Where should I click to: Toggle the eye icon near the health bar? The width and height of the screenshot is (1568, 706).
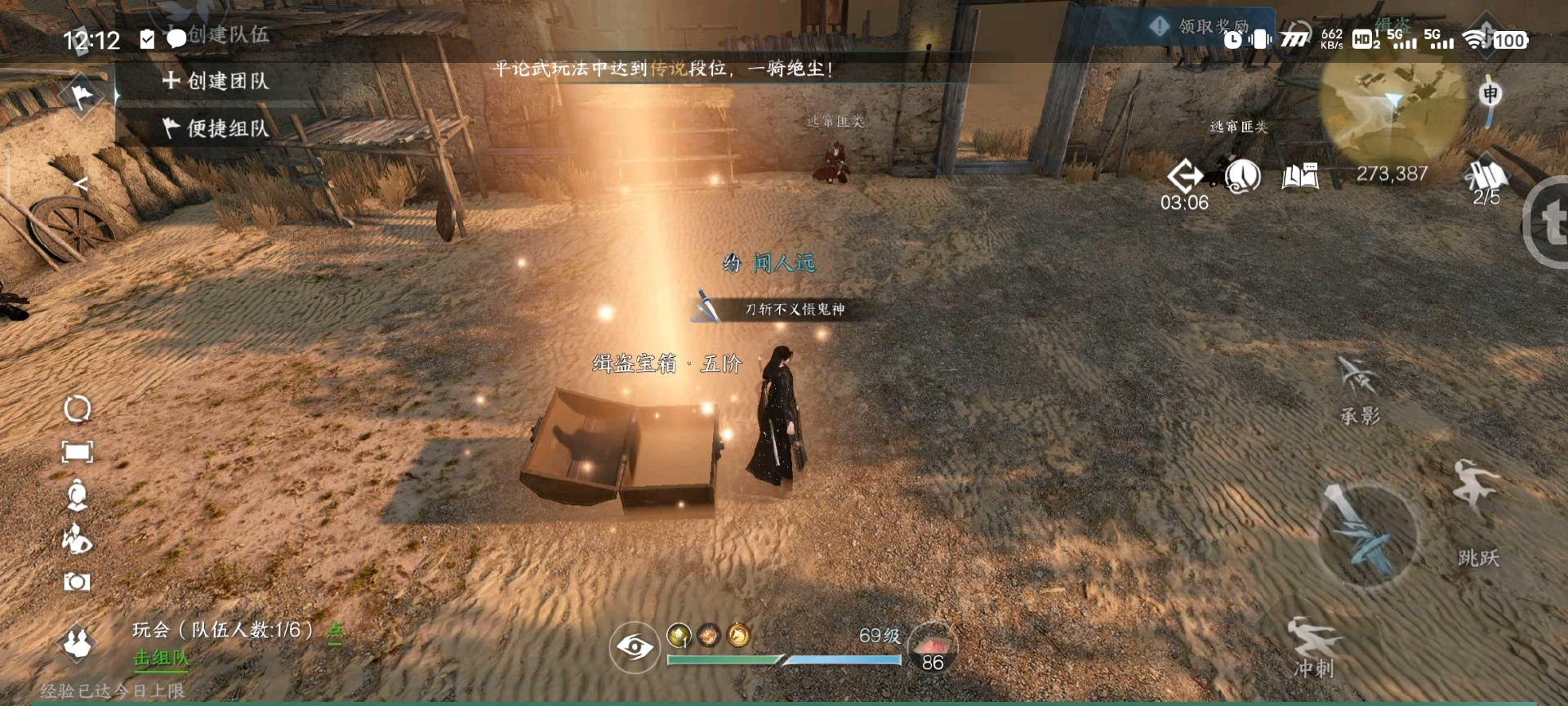pyautogui.click(x=634, y=648)
